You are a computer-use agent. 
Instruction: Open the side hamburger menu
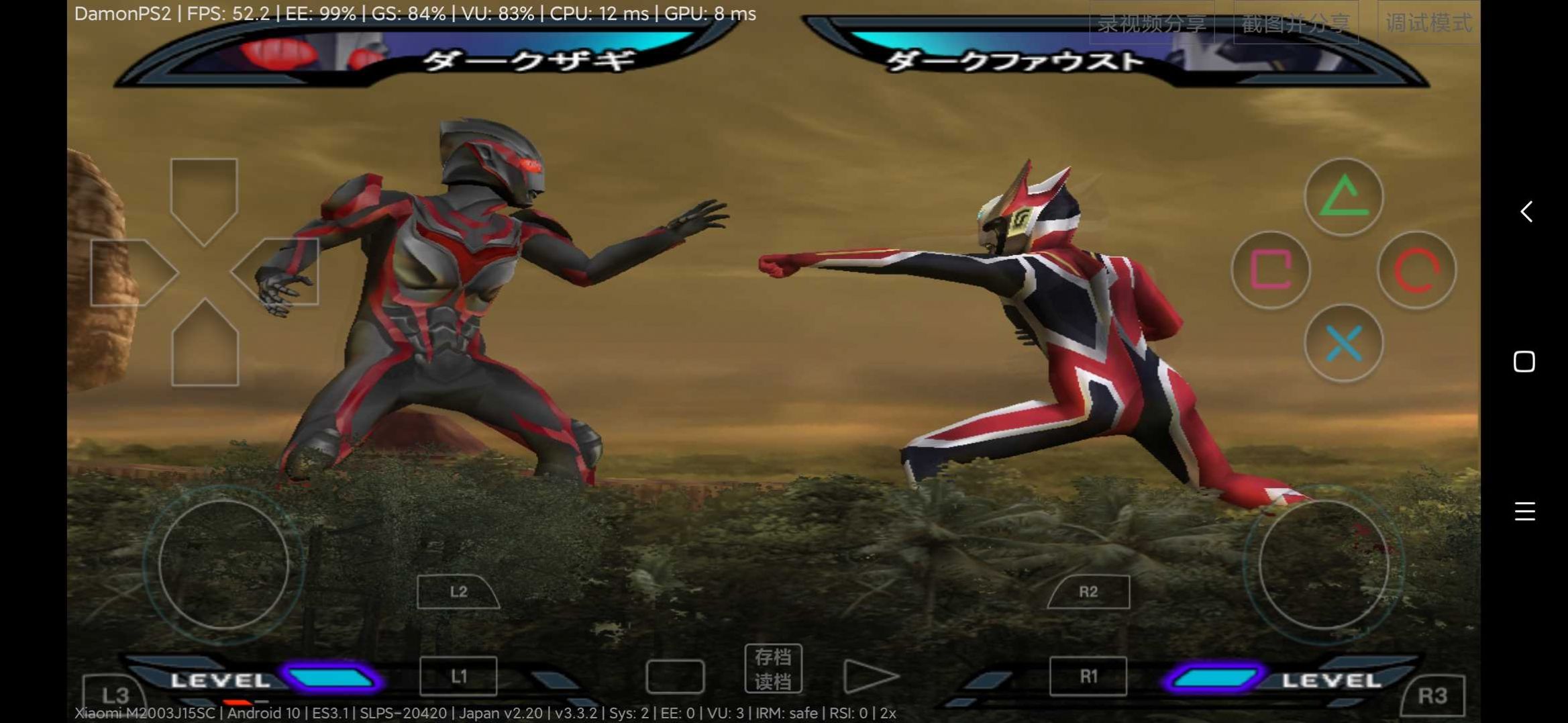coord(1525,510)
